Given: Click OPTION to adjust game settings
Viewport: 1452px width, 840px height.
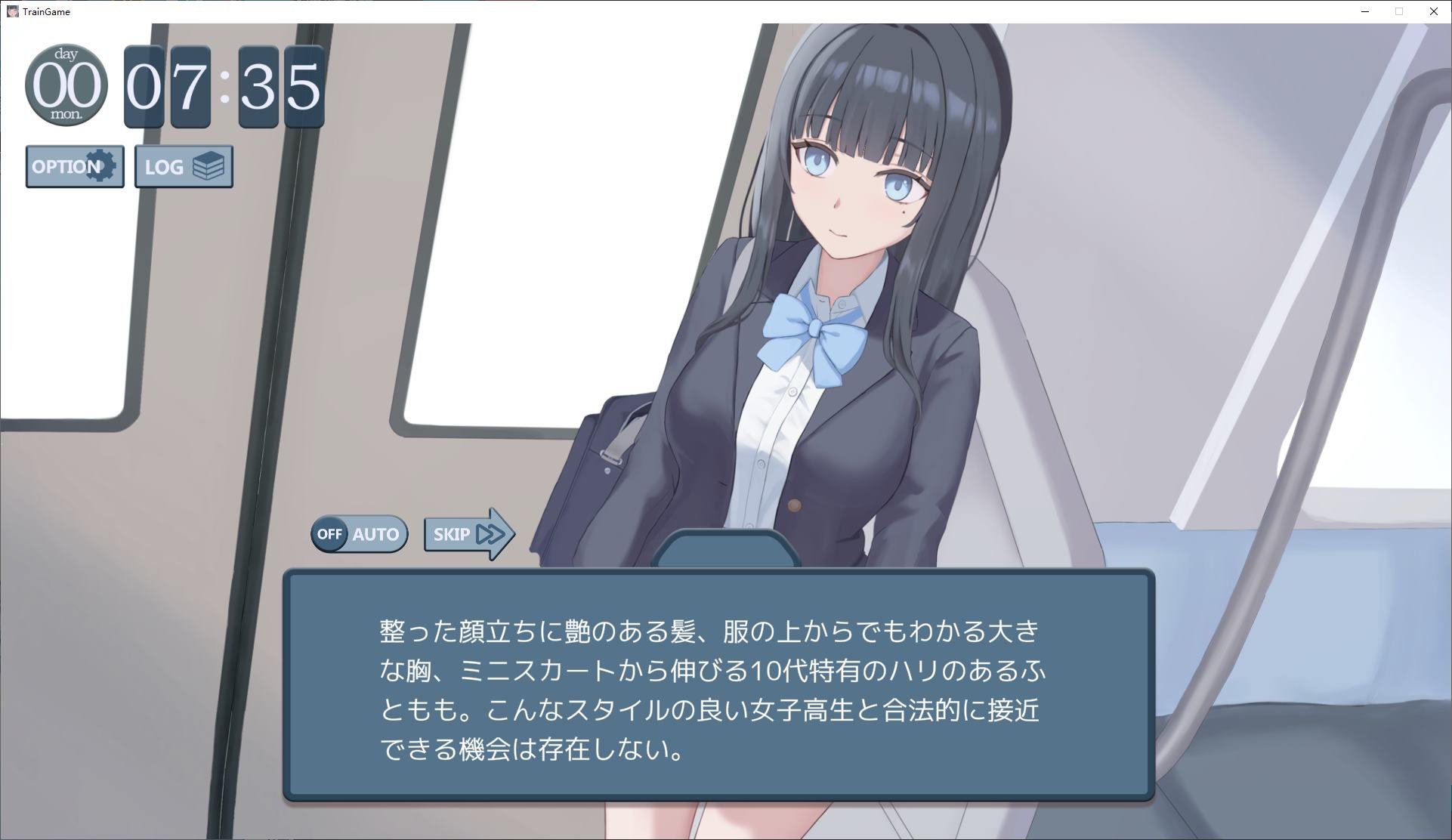Looking at the screenshot, I should point(74,166).
